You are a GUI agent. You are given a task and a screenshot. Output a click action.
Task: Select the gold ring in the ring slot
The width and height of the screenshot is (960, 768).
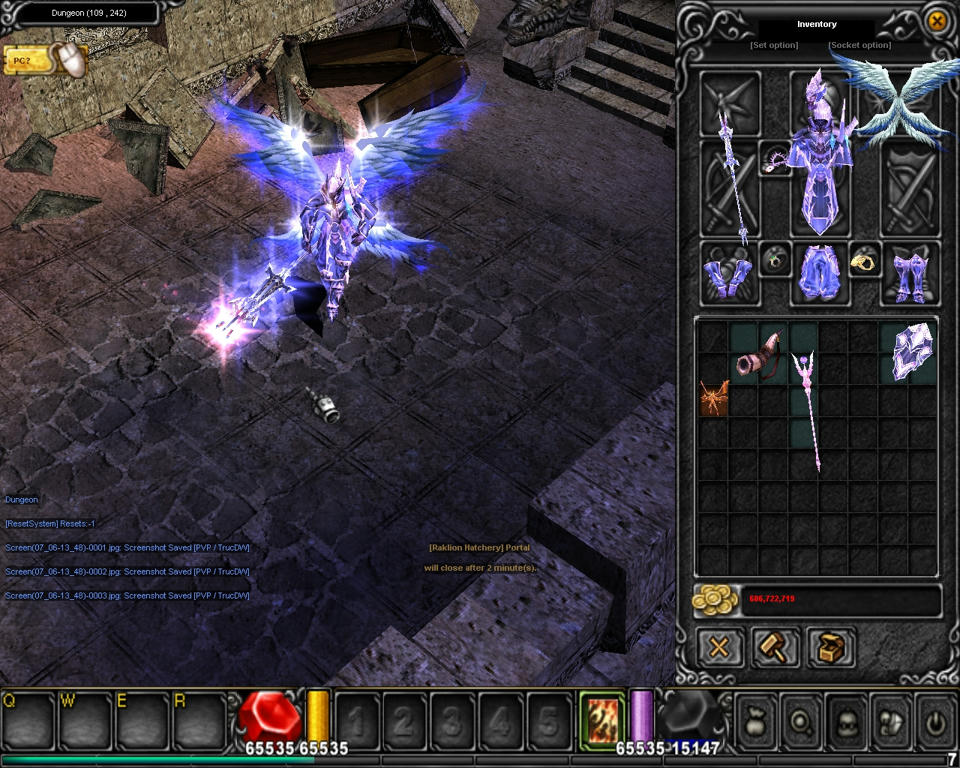coord(863,260)
